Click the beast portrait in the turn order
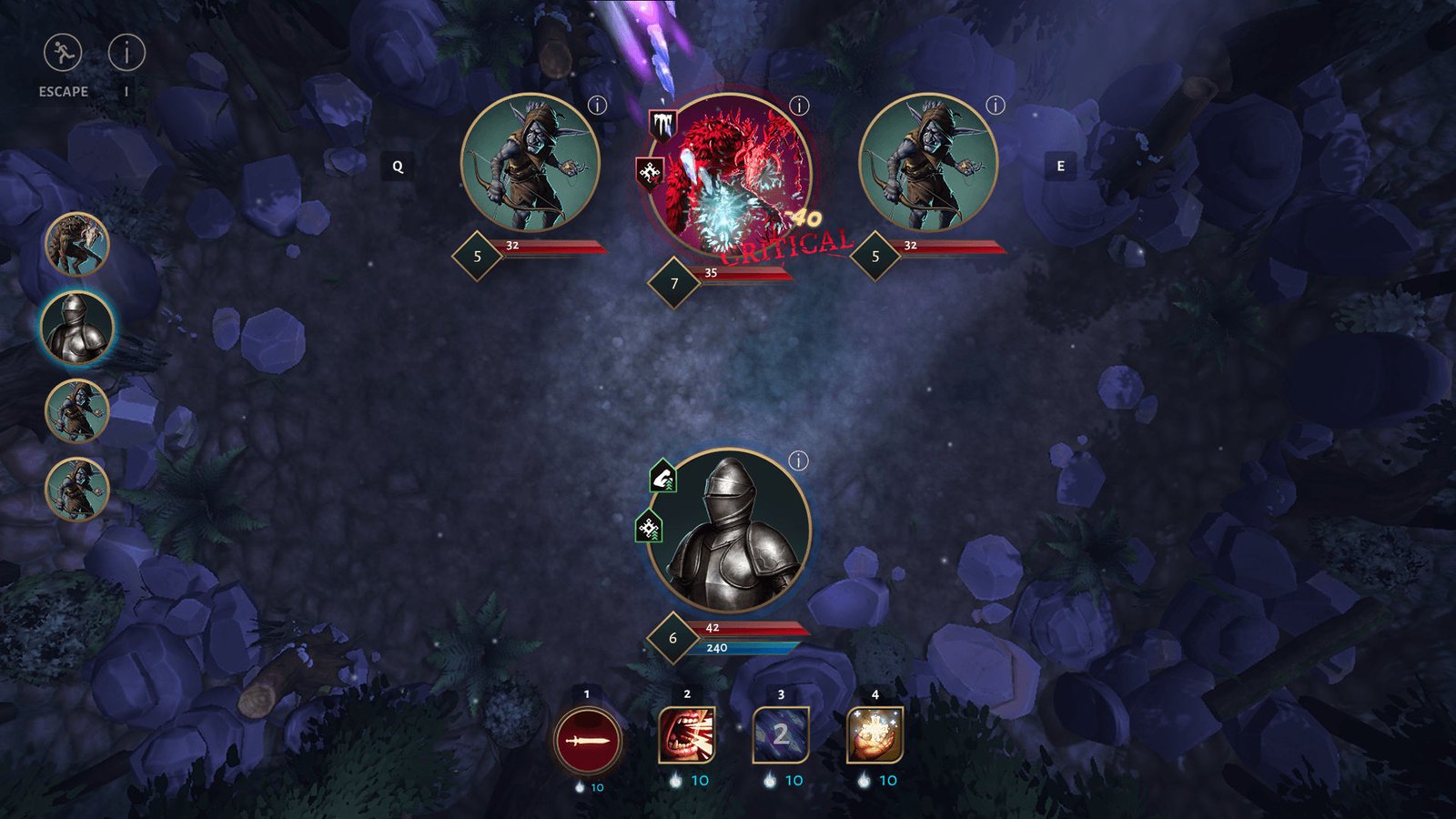 77,244
